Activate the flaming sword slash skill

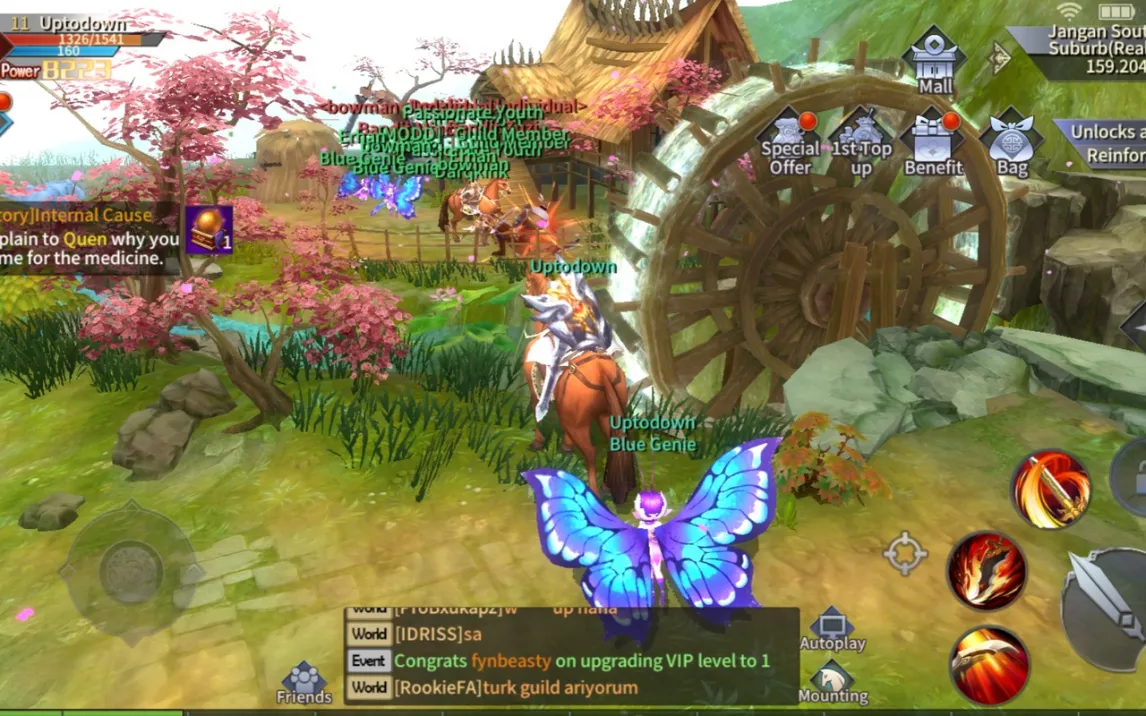coord(1050,488)
